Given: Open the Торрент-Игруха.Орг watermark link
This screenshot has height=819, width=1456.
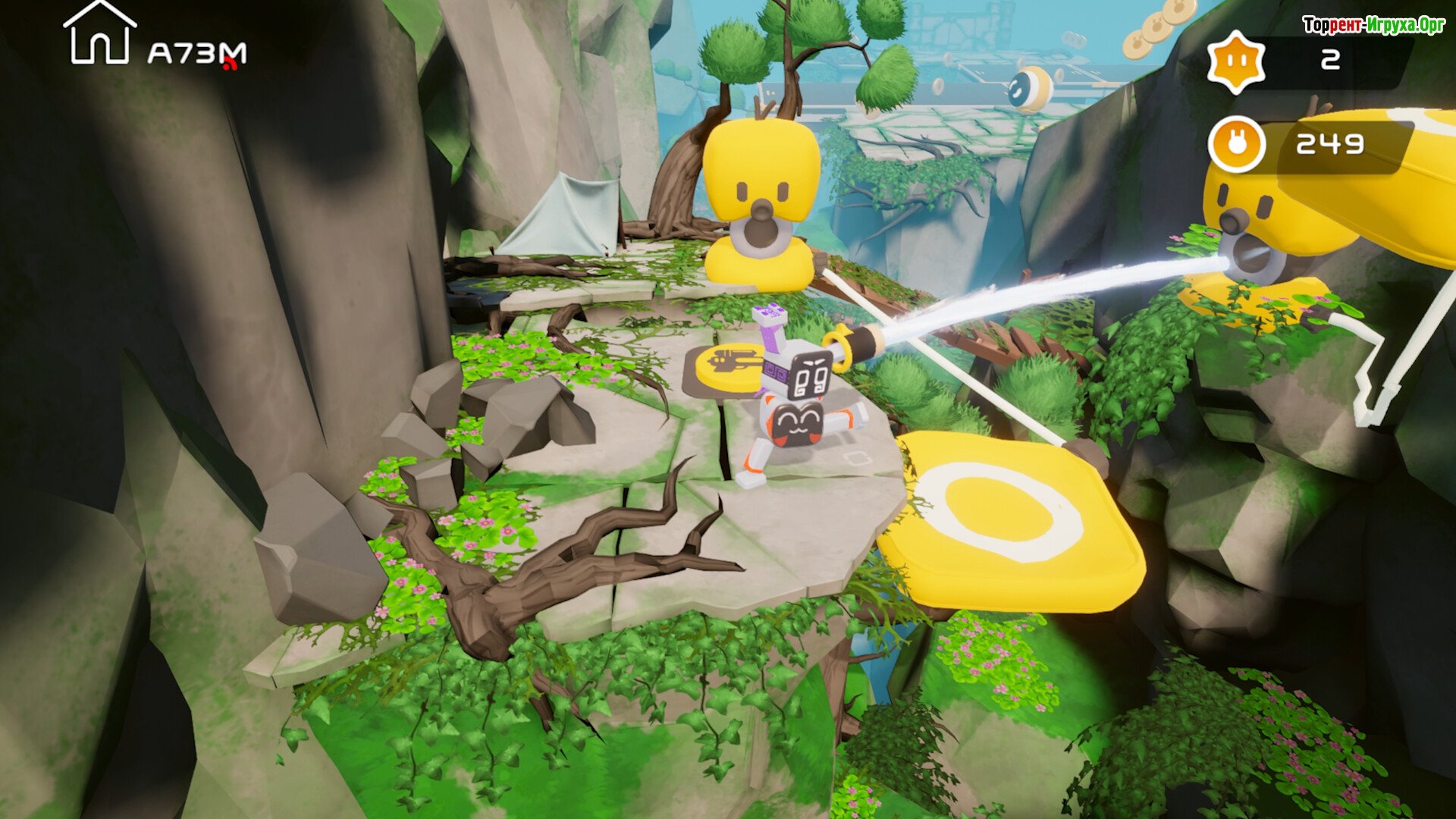Looking at the screenshot, I should [1373, 26].
